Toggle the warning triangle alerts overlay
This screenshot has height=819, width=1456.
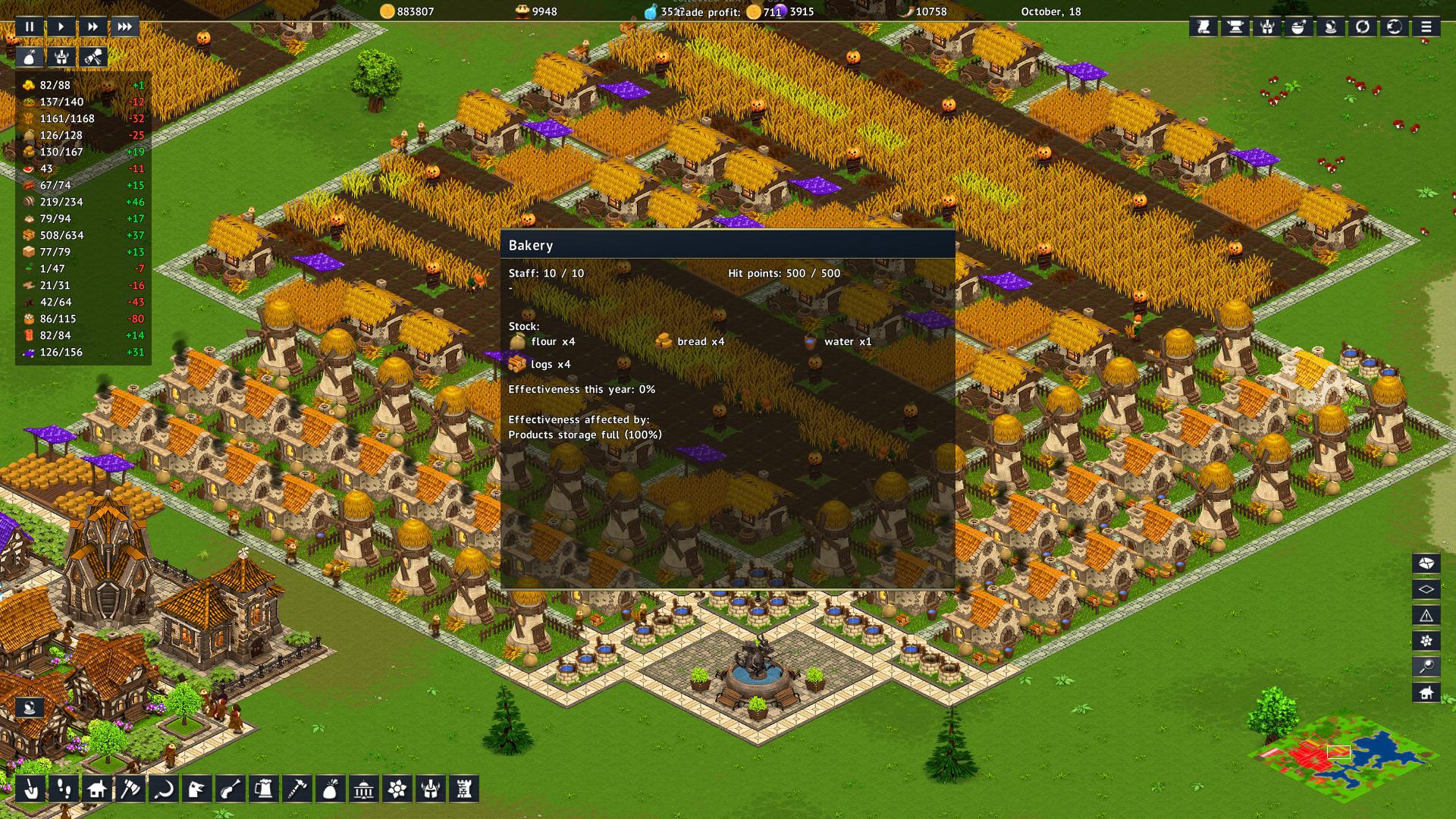[x=1426, y=616]
